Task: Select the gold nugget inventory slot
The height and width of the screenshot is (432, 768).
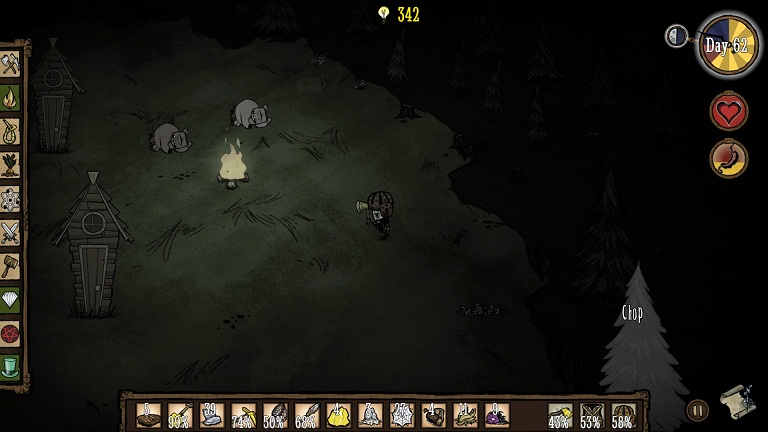Action: (x=338, y=415)
